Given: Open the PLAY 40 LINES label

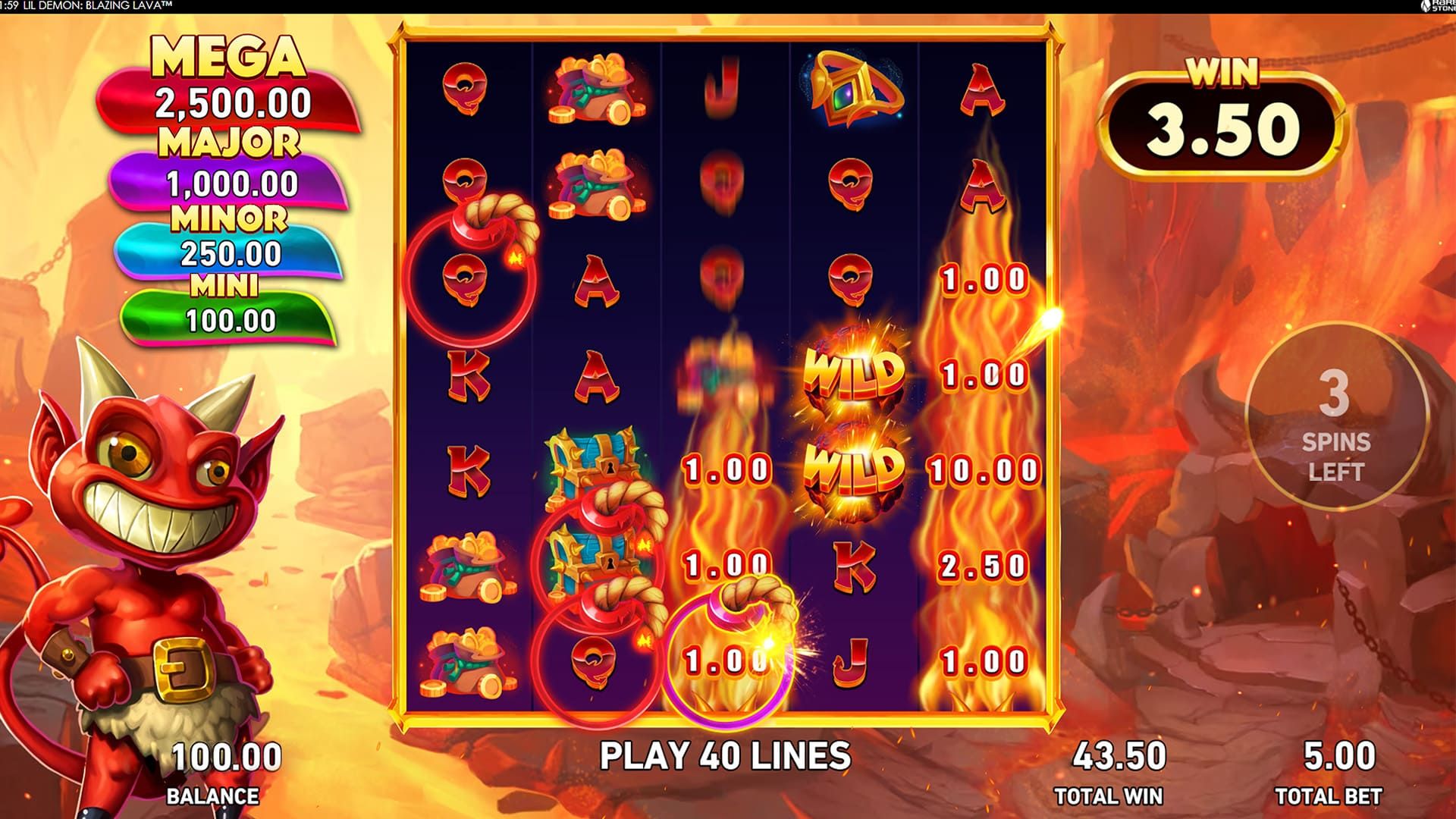Looking at the screenshot, I should pyautogui.click(x=724, y=756).
